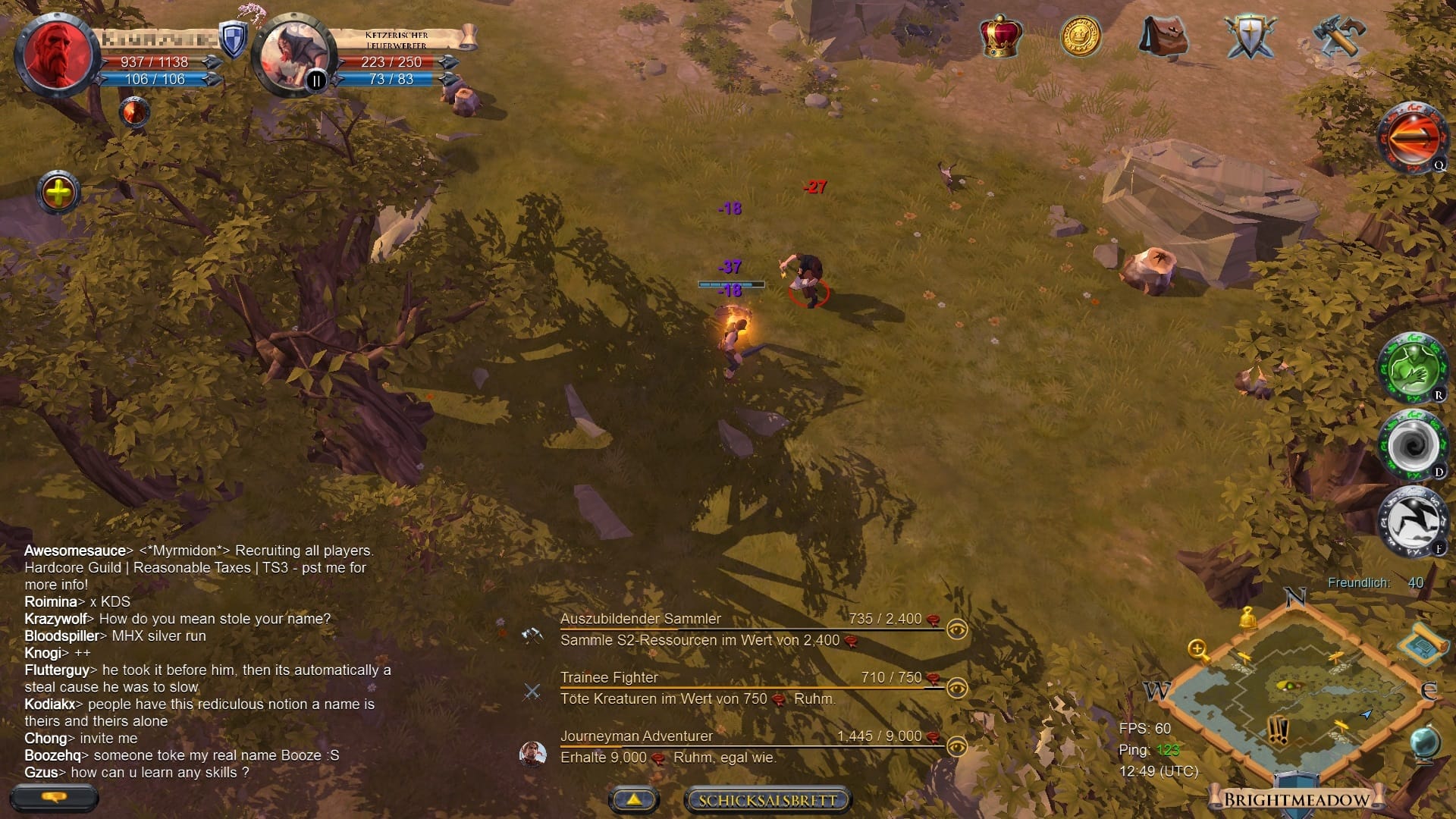
Task: Open the sword-and-shield menu
Action: tap(1249, 36)
